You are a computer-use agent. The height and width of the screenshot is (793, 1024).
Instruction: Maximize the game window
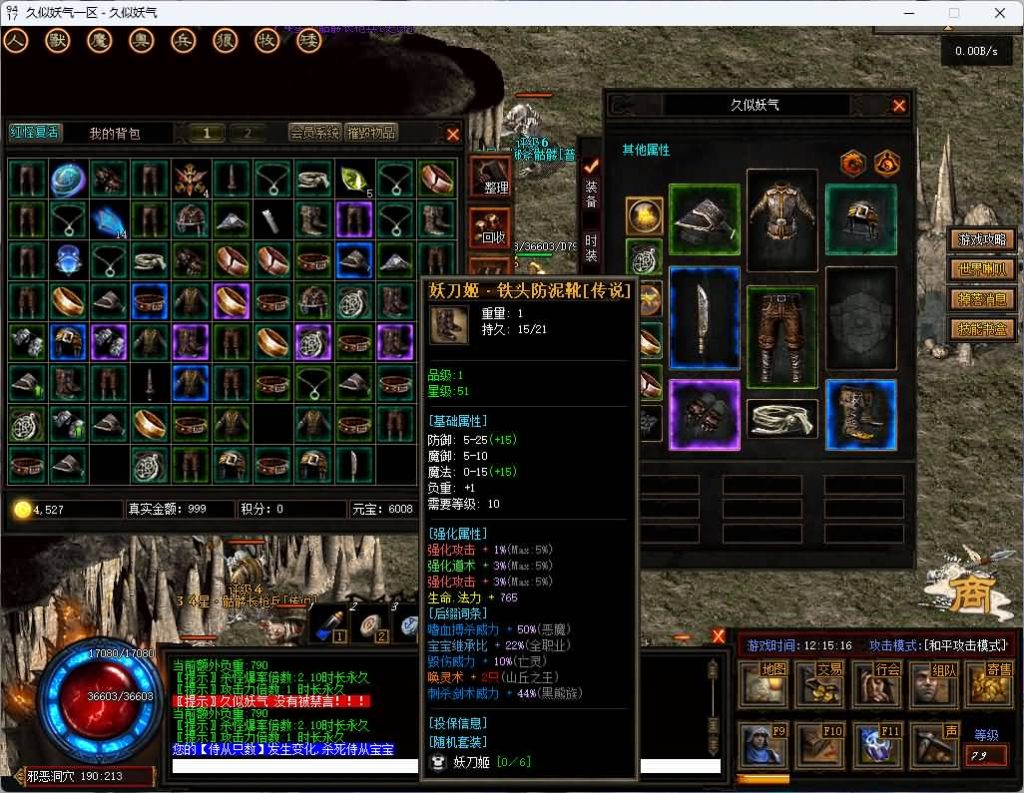pos(953,13)
